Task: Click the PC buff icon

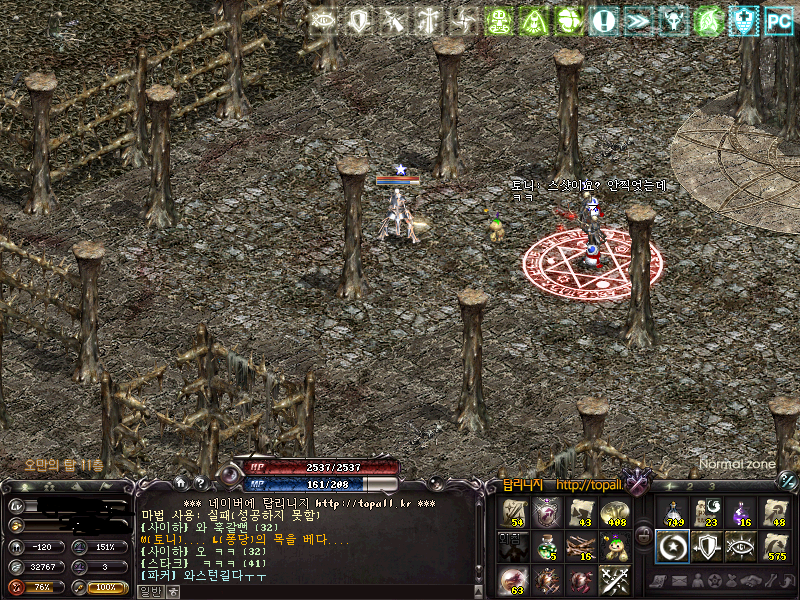Action: 777,20
